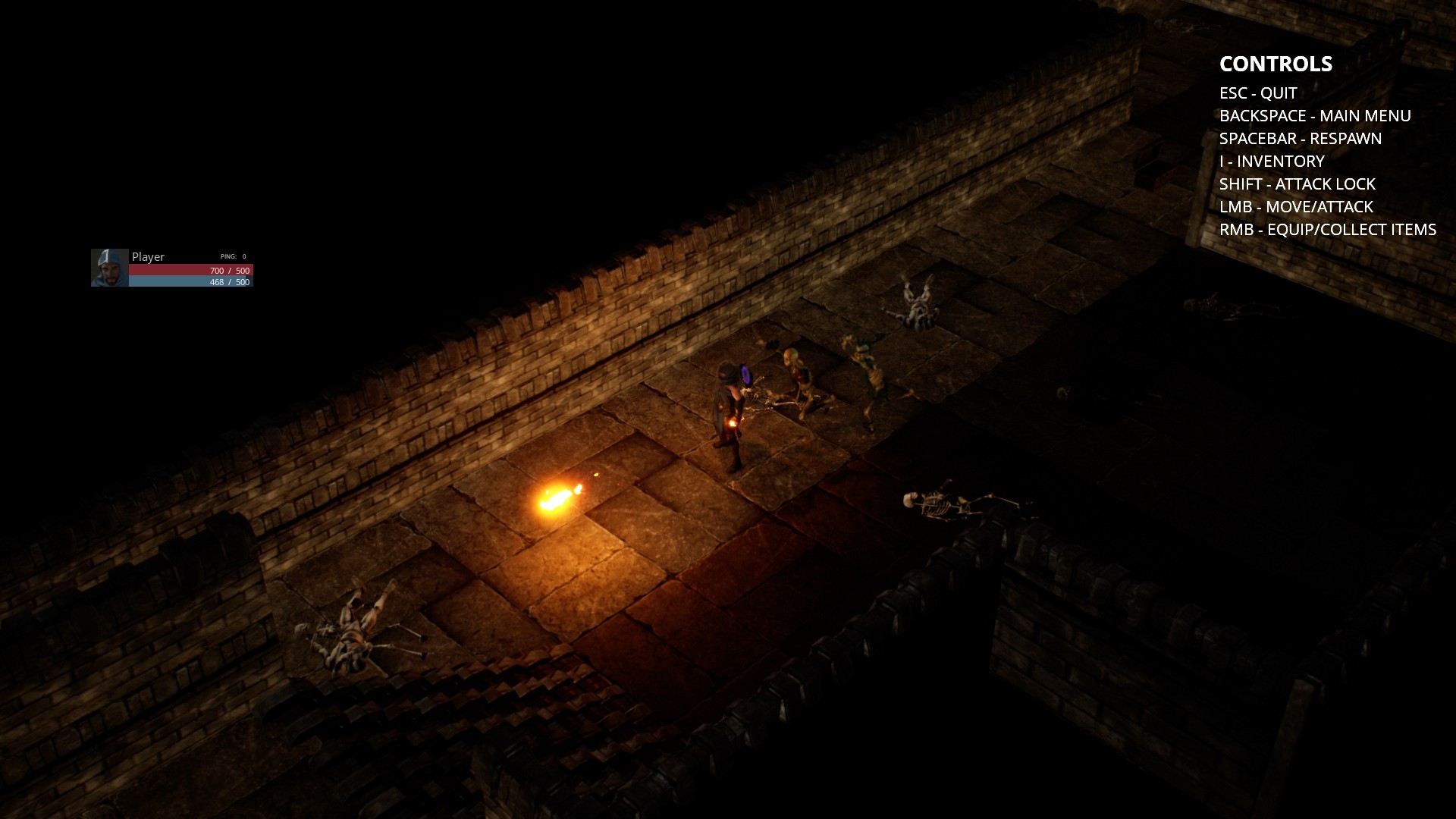Click the SPACEBAR - RESPAWN line
Screen dimensions: 1456x819
pos(1301,139)
